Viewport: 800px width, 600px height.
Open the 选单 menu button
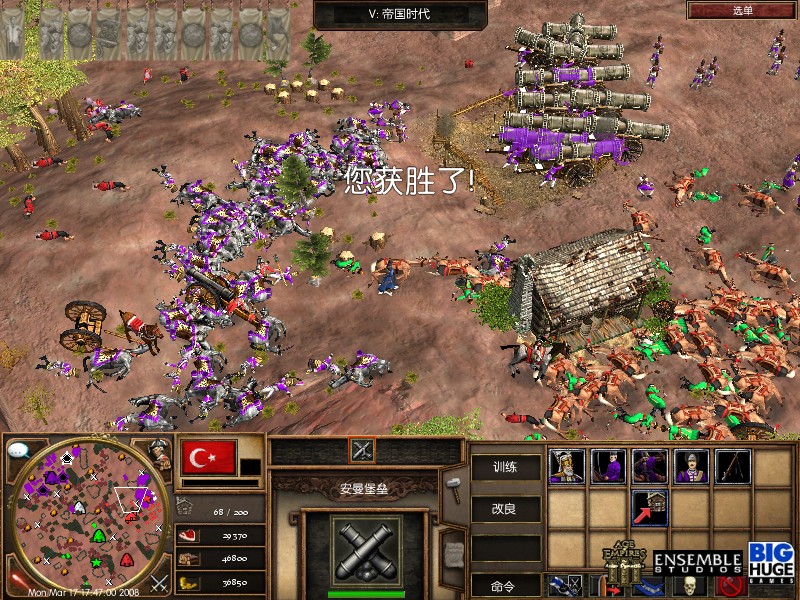tap(742, 10)
